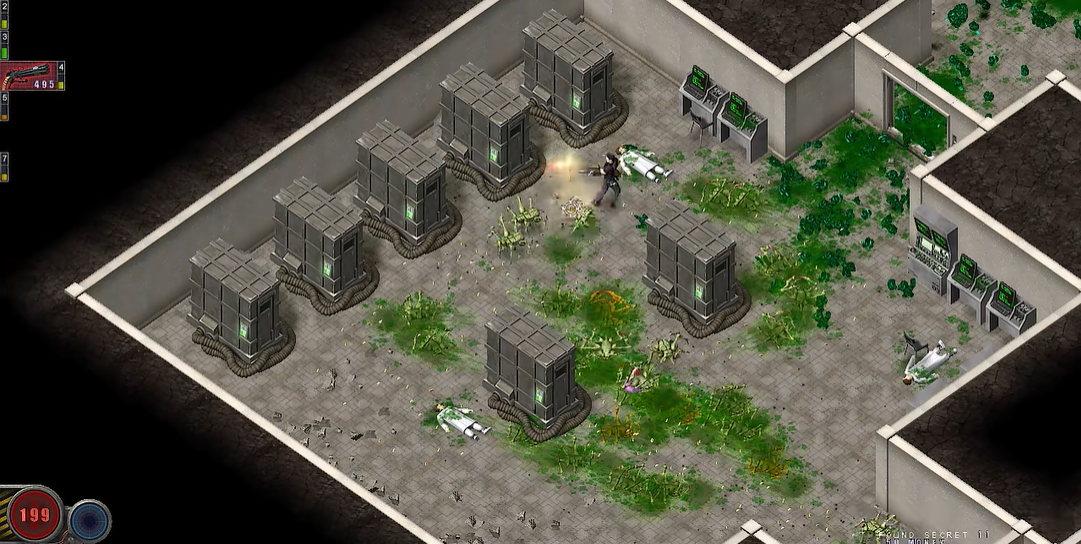Switch to weapon slot 7

pos(5,165)
